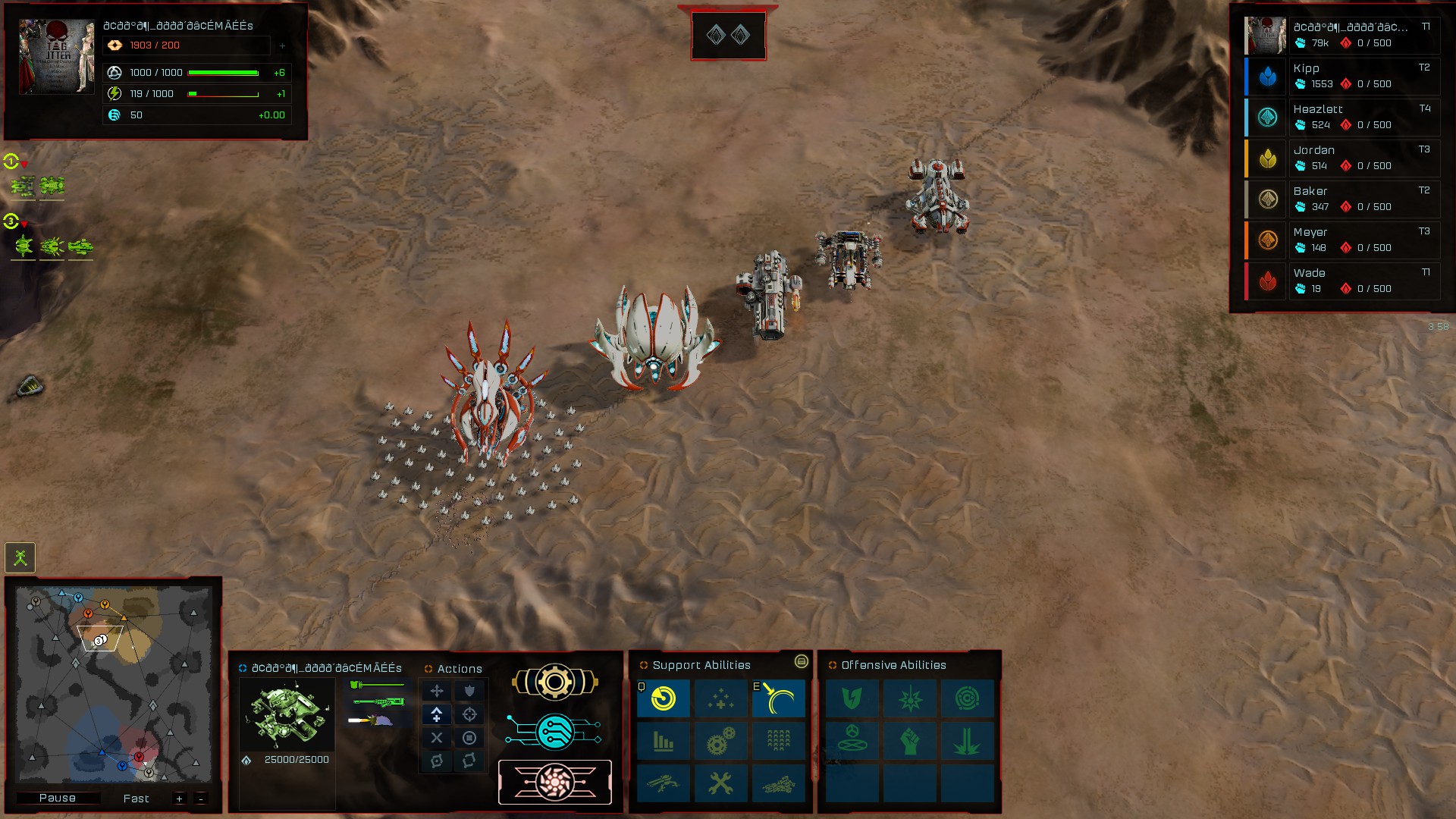Click the pink turbine faction emblem
Image resolution: width=1456 pixels, height=819 pixels.
tap(556, 782)
